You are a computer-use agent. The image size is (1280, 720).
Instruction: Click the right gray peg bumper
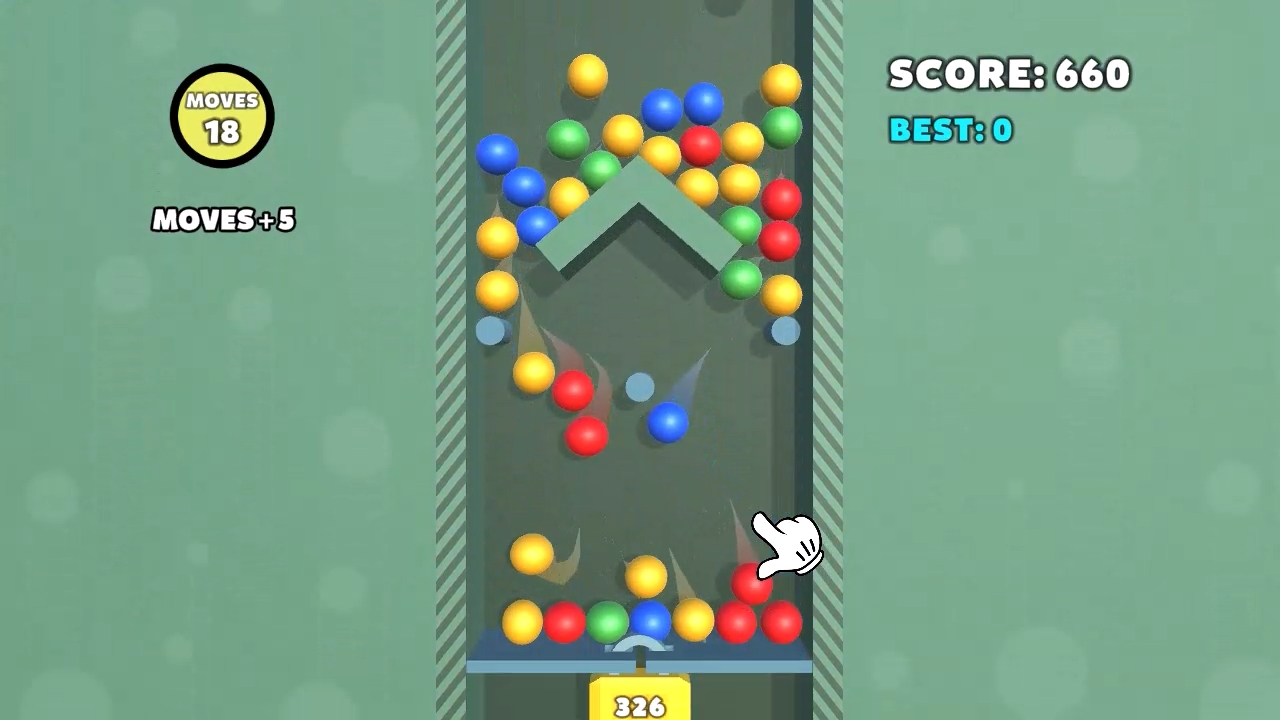(786, 332)
